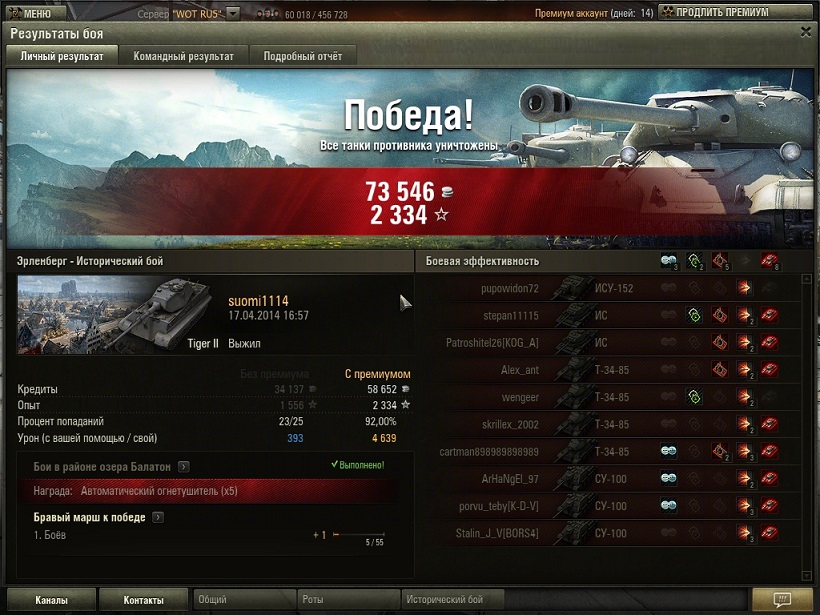Switch to Командный результат tab
The image size is (820, 615).
click(x=184, y=56)
